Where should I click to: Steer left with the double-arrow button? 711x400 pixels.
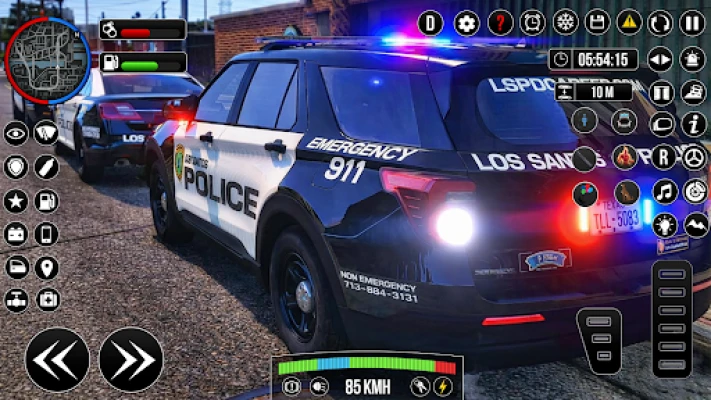click(x=57, y=359)
